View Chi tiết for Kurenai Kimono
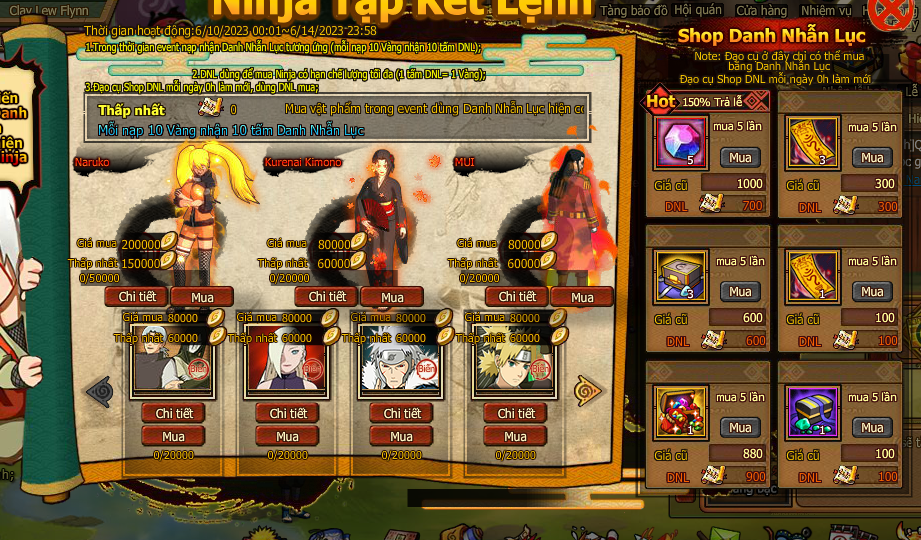Viewport: 921px width, 540px height. tap(327, 297)
